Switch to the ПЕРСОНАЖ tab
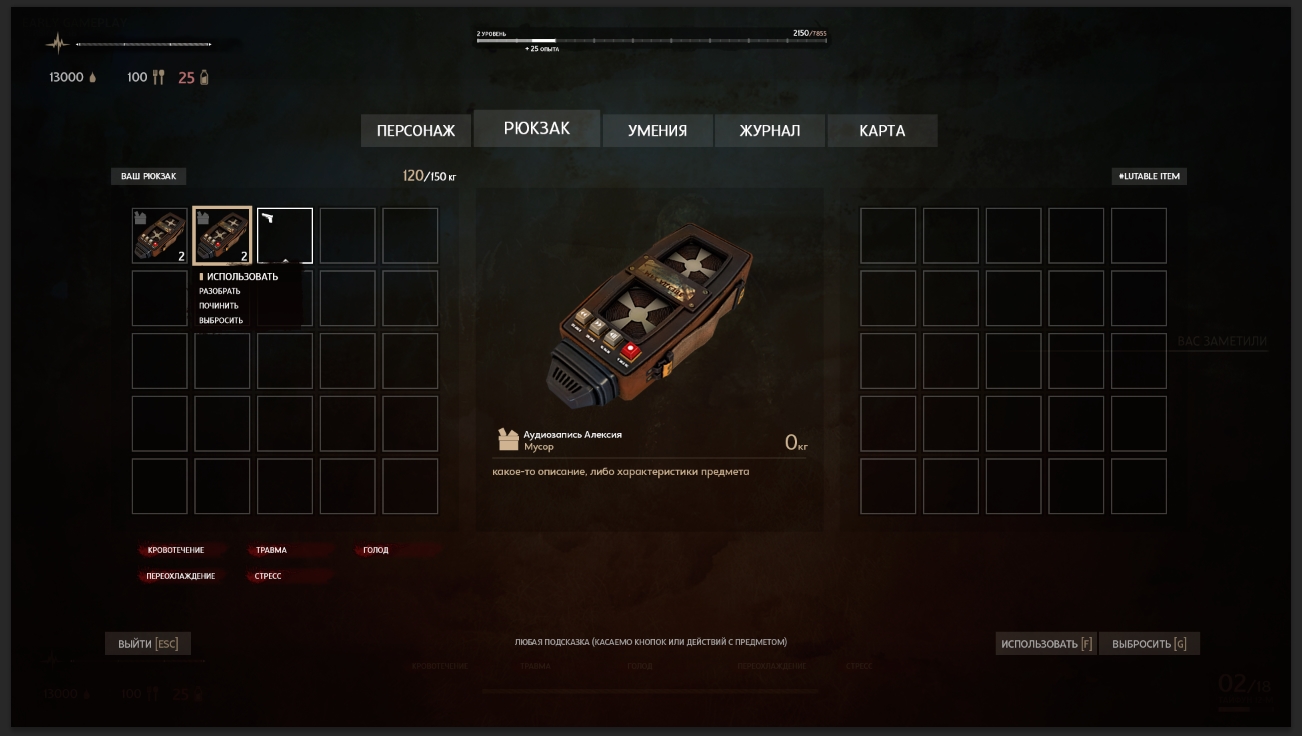Viewport: 1302px width, 736px height. click(416, 131)
